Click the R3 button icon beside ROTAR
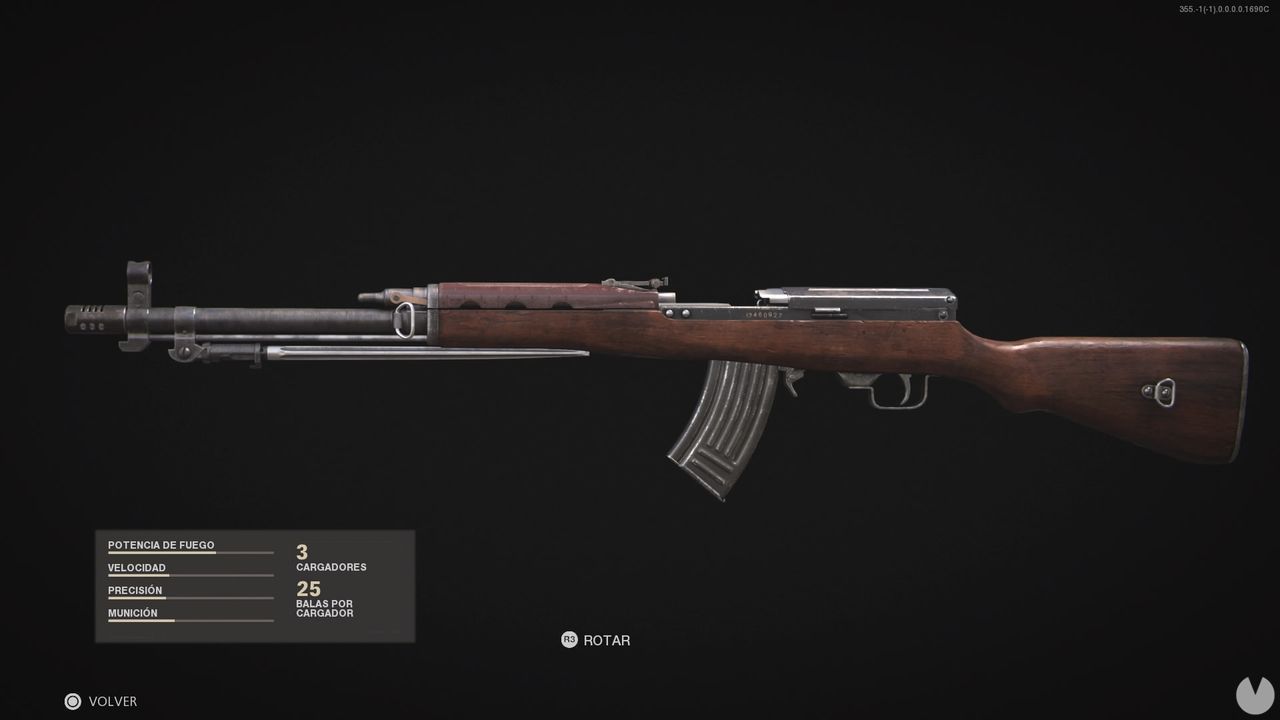Screen dimensions: 1280x720 570,640
